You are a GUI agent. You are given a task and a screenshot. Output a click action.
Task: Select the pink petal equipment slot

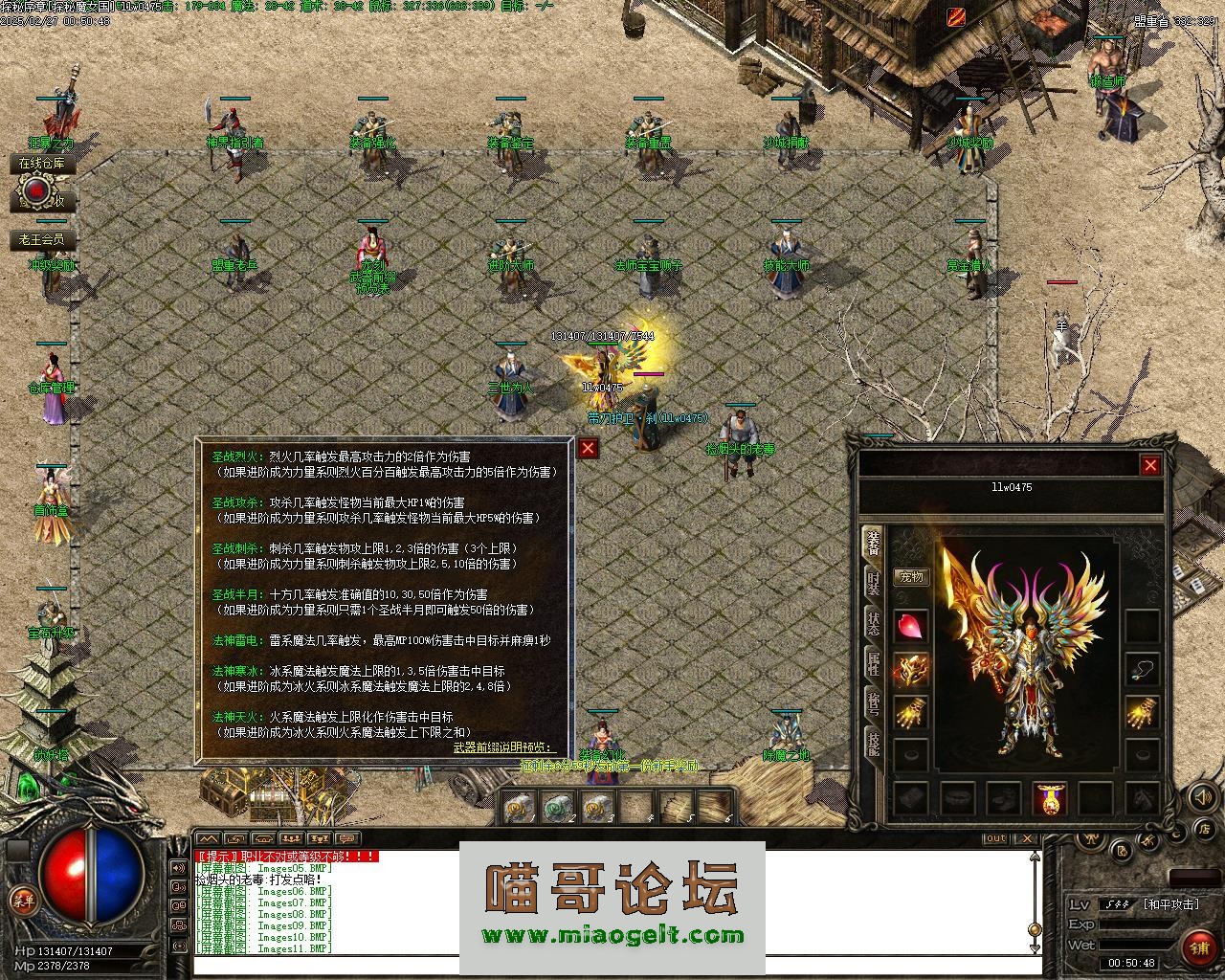911,627
